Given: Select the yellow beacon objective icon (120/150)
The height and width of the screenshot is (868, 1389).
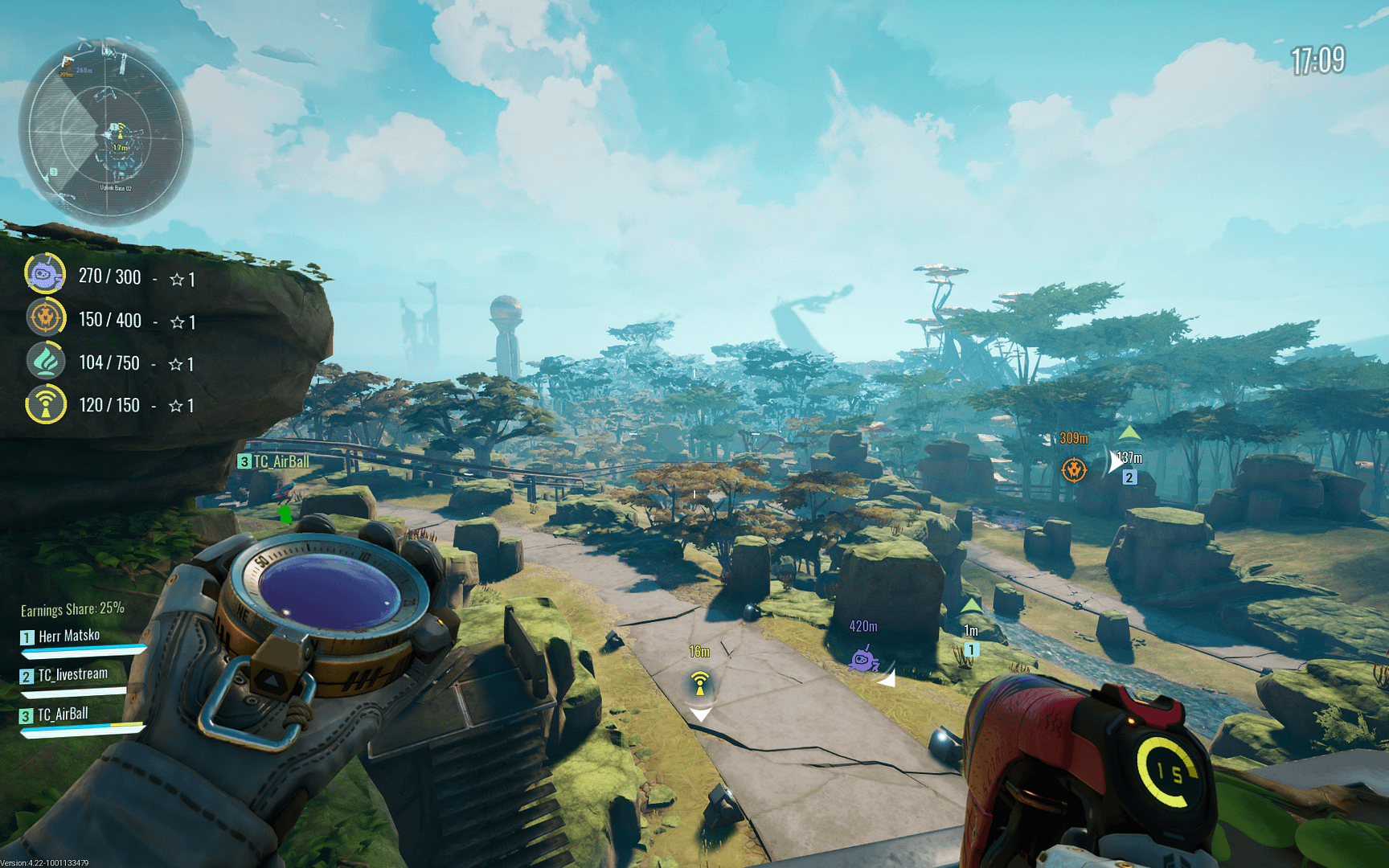Looking at the screenshot, I should (45, 404).
